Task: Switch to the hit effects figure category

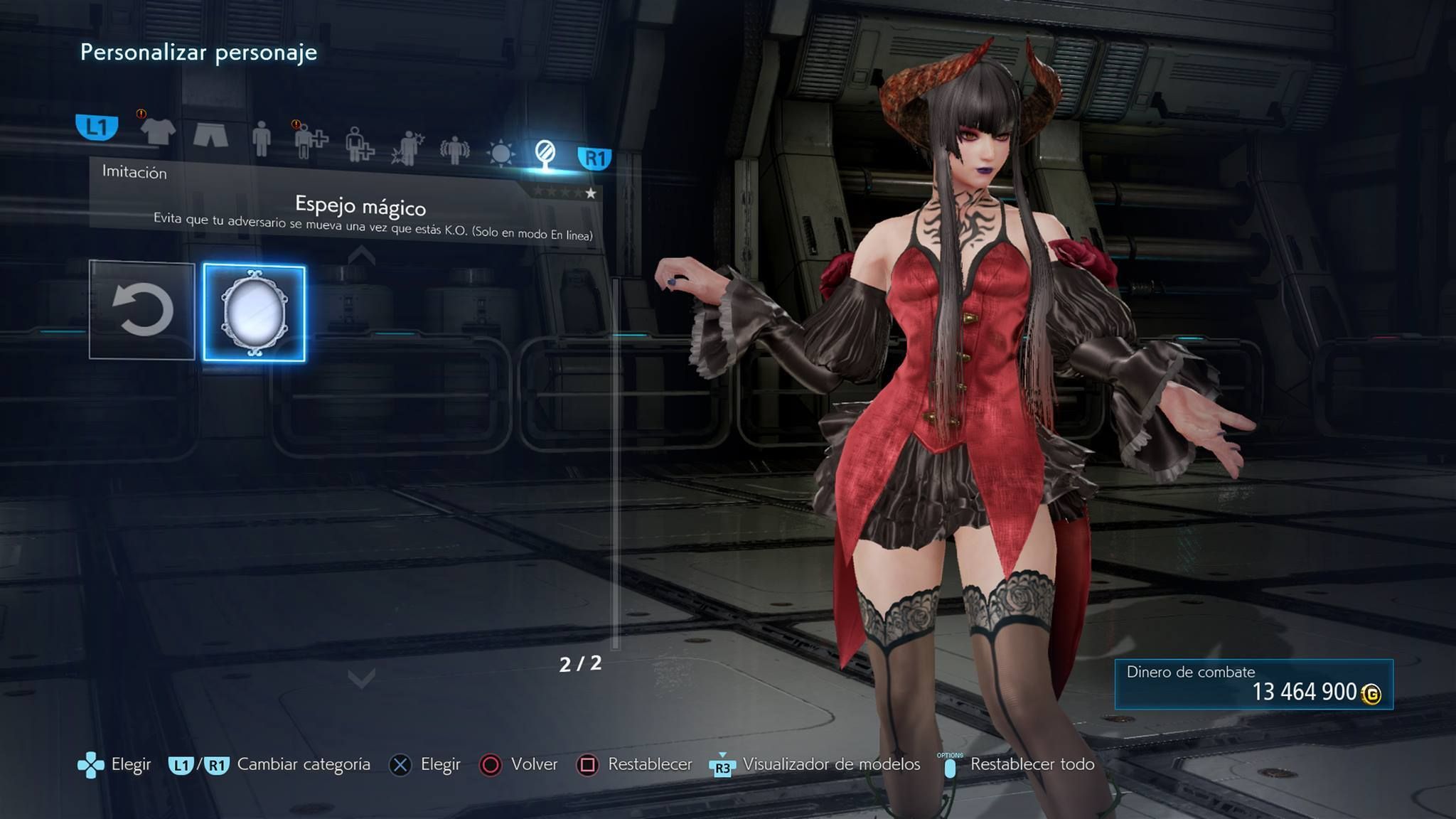Action: point(407,148)
